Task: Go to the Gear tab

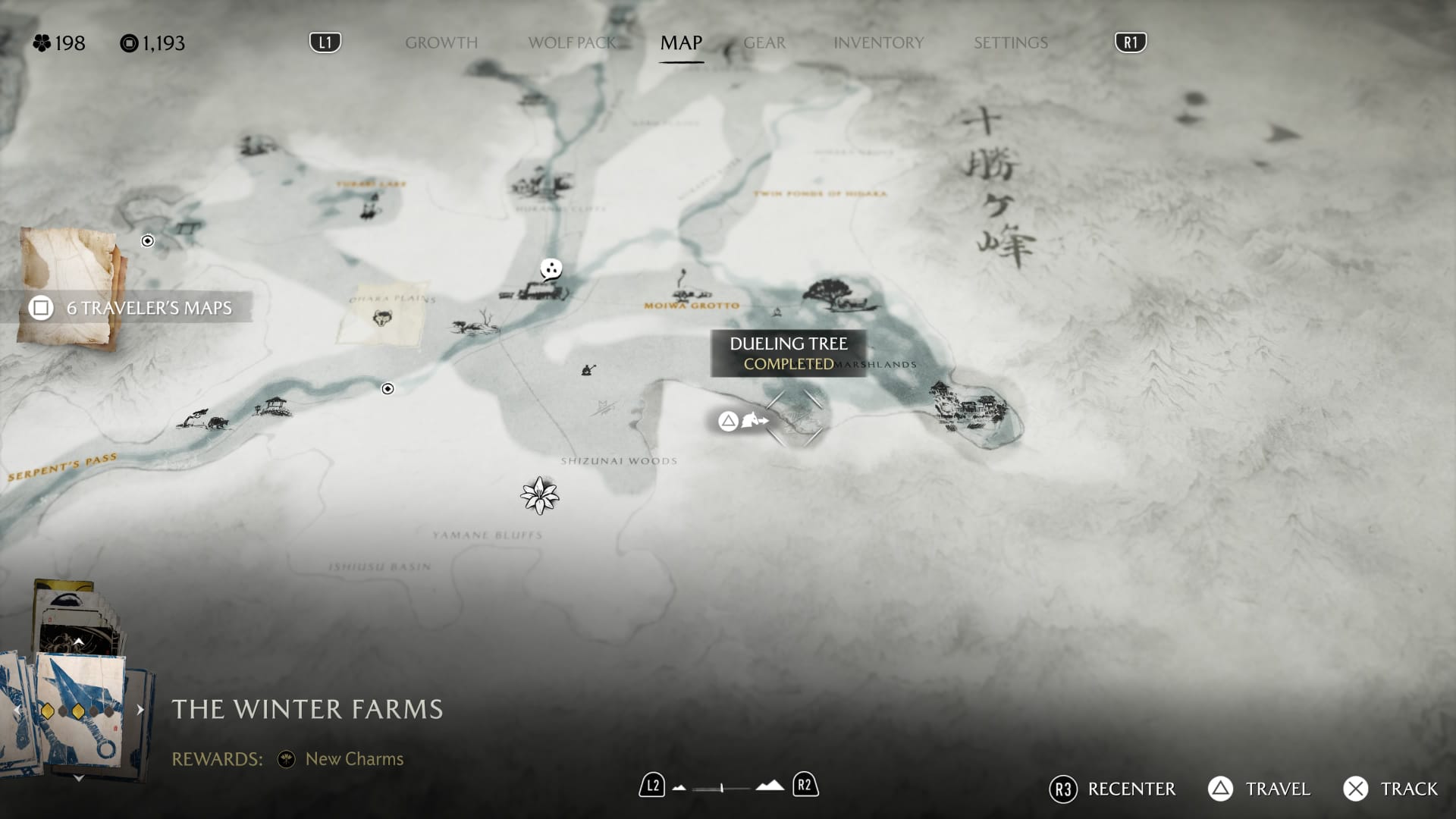Action: (x=764, y=42)
